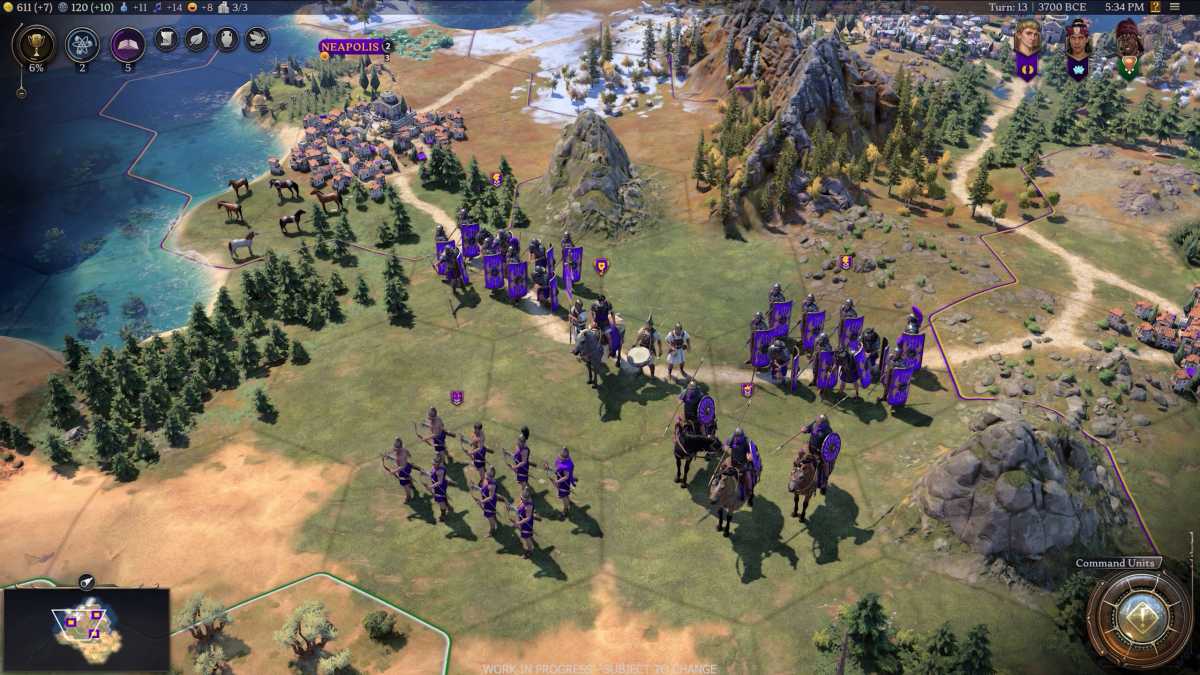
Task: Open the victory progress trophy icon
Action: (x=36, y=45)
